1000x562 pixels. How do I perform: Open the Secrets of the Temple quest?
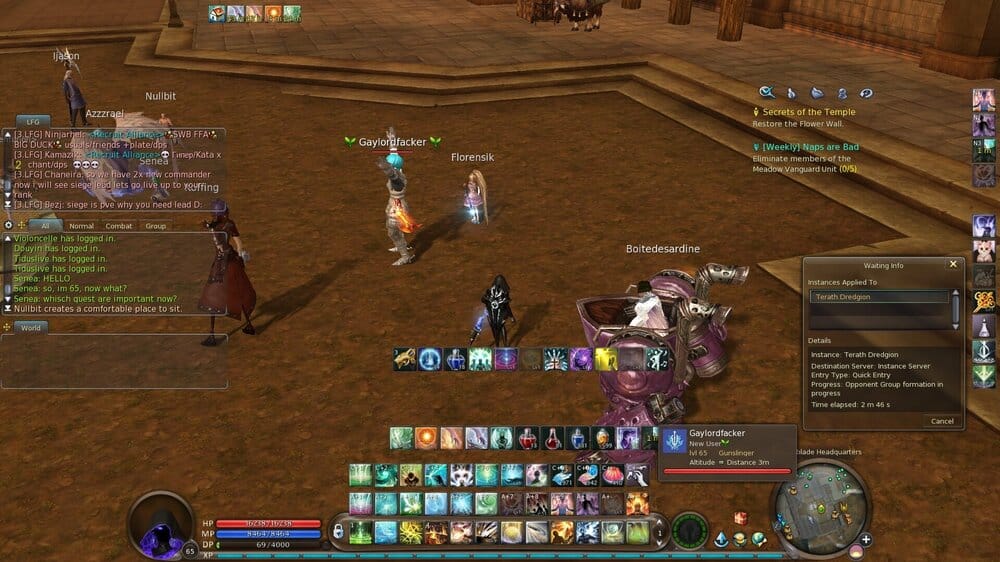tap(803, 112)
